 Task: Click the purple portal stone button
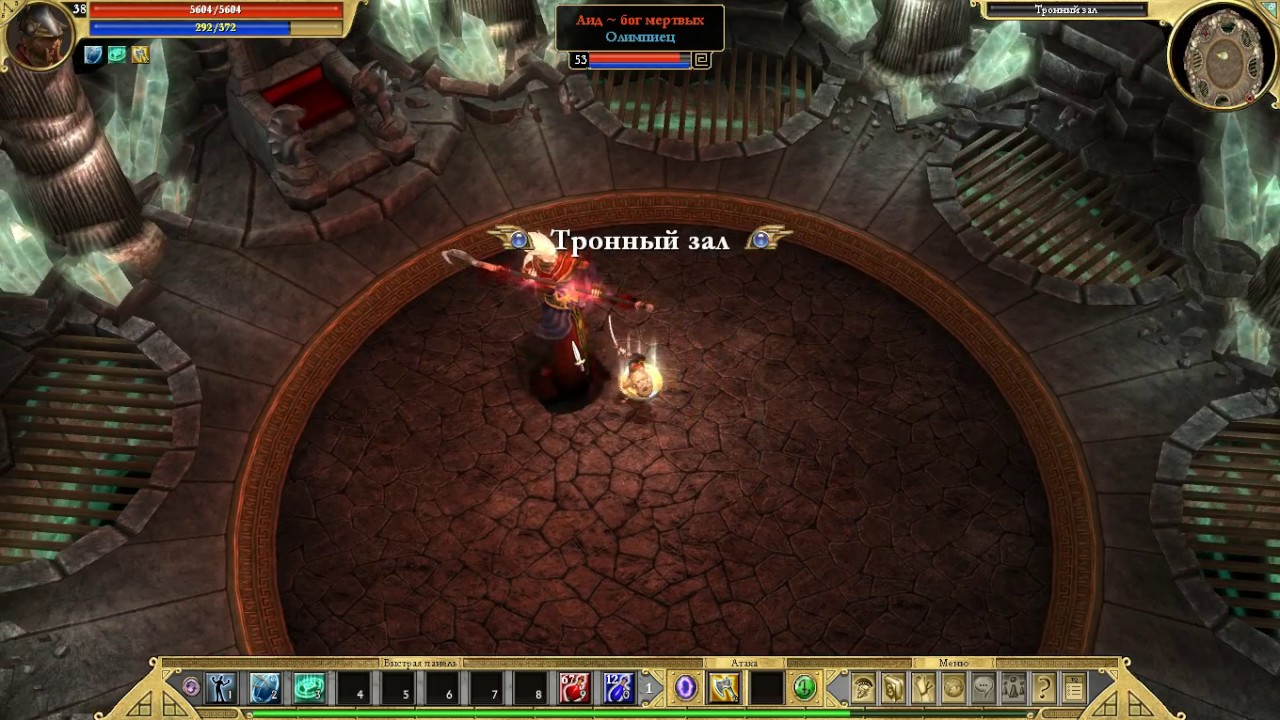[685, 688]
